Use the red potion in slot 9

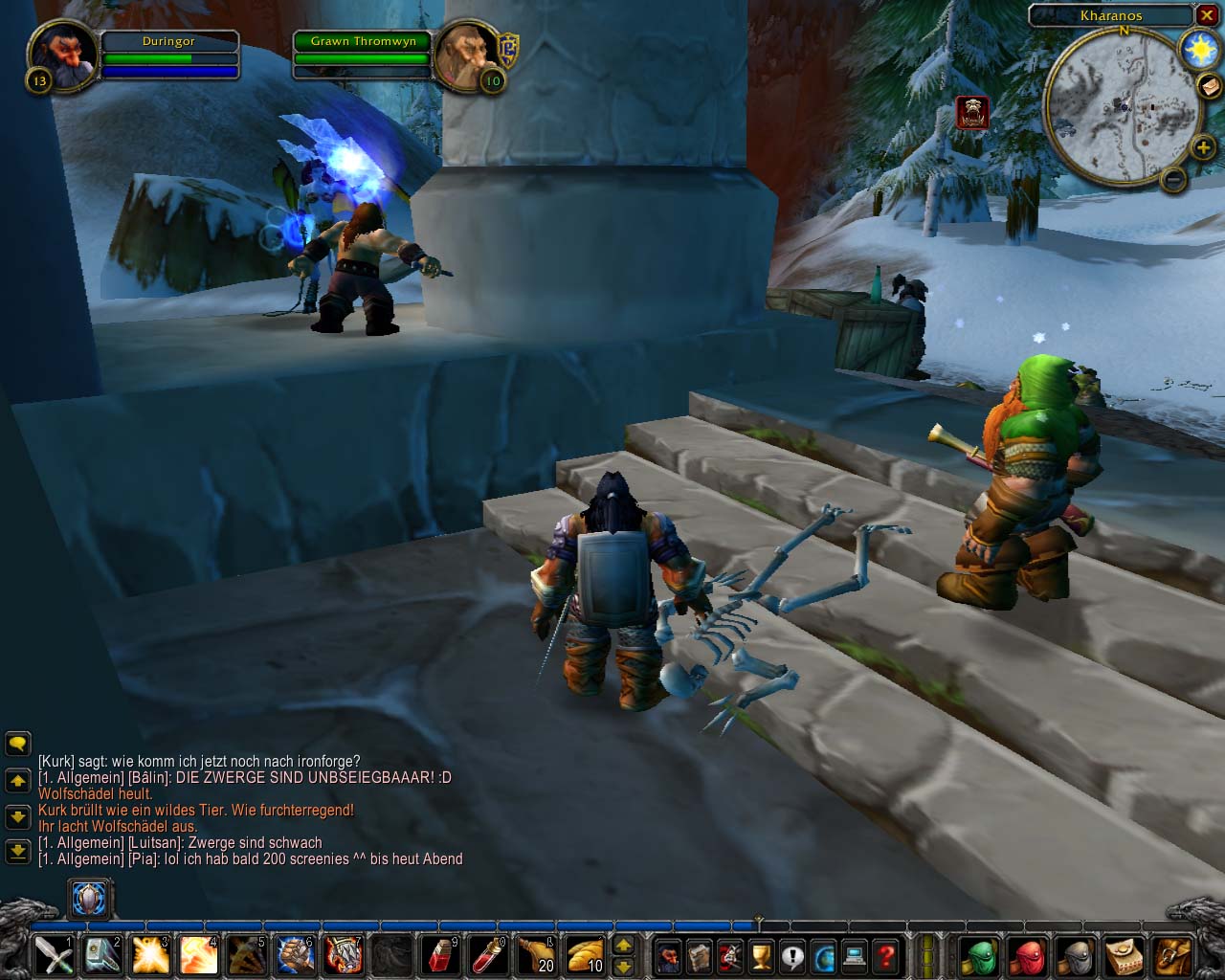[440, 955]
